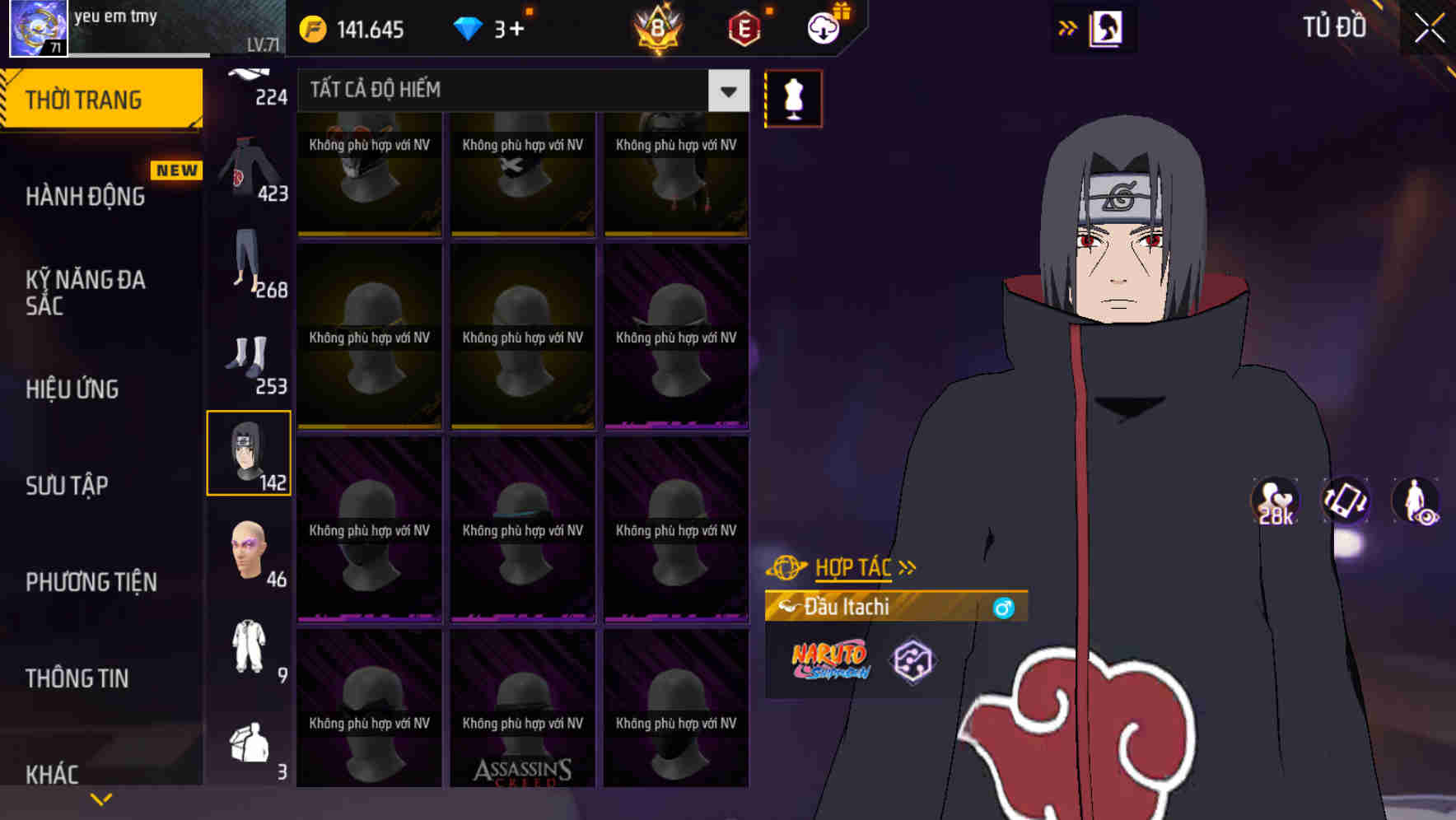This screenshot has height=820, width=1456.
Task: Switch to the HÀNH ĐỘNG tab
Action: coord(86,196)
